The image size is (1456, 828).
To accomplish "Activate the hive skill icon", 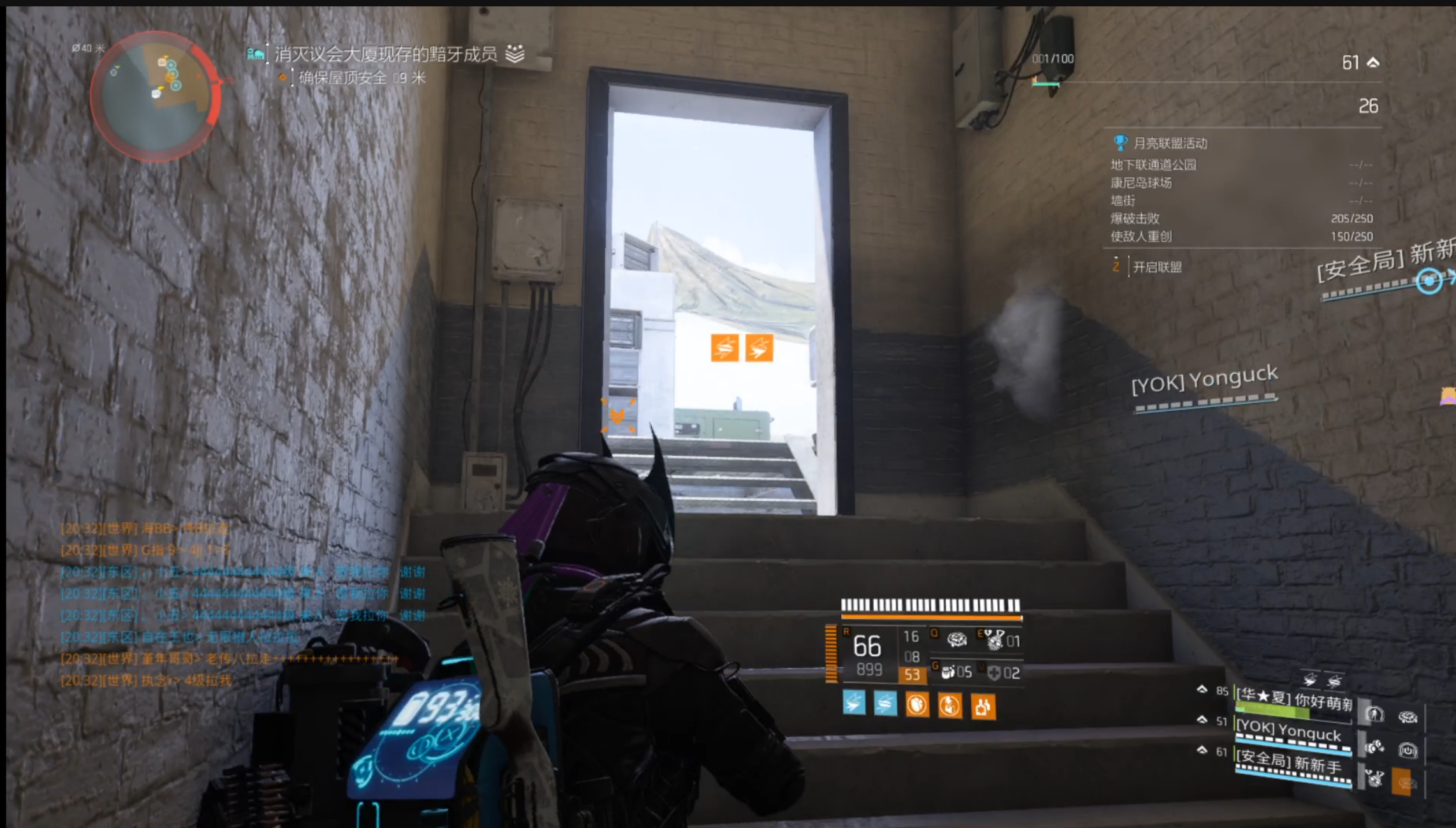I will coord(956,639).
